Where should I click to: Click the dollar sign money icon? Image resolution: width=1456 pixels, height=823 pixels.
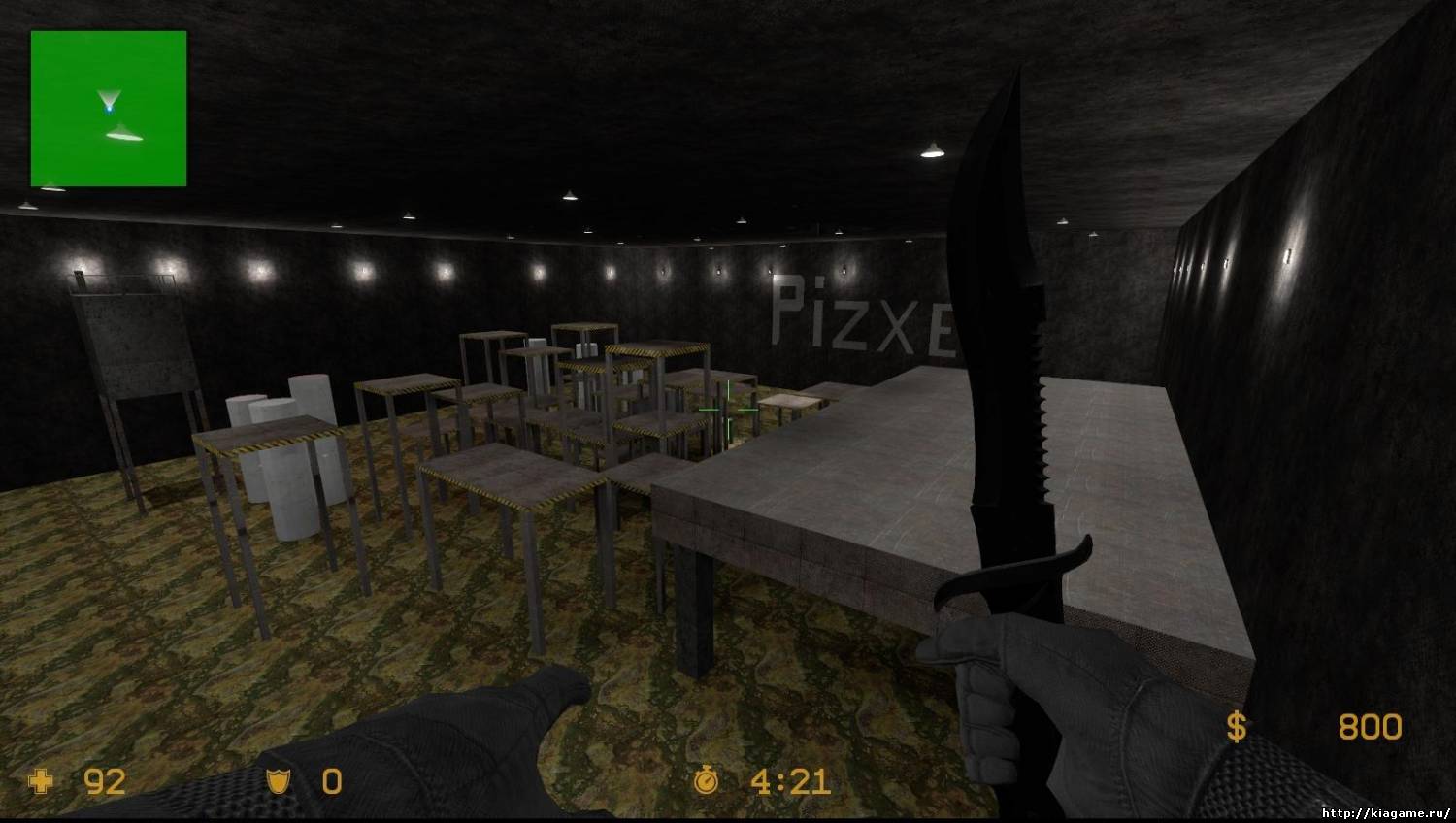point(1237,726)
